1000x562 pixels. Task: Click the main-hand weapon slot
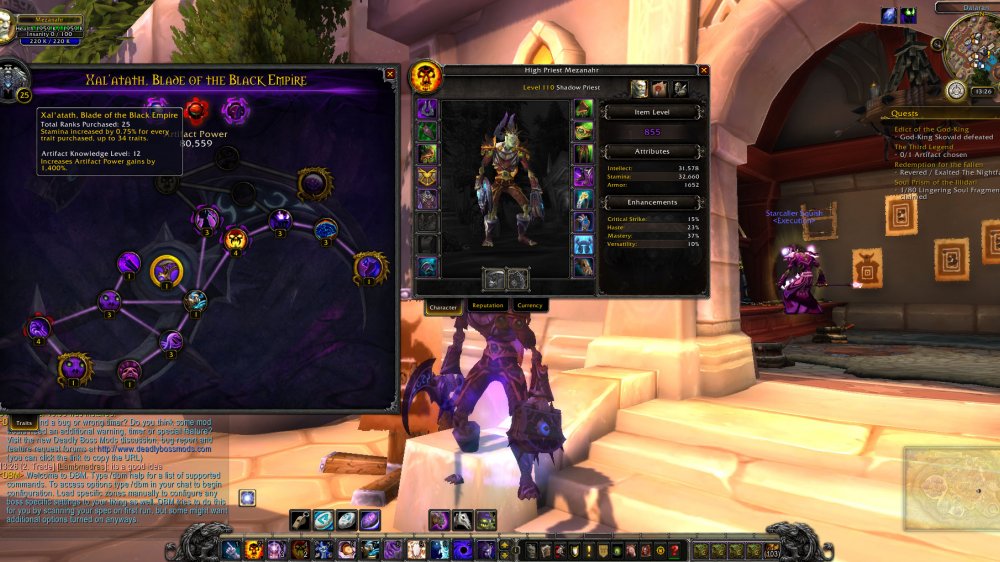494,279
